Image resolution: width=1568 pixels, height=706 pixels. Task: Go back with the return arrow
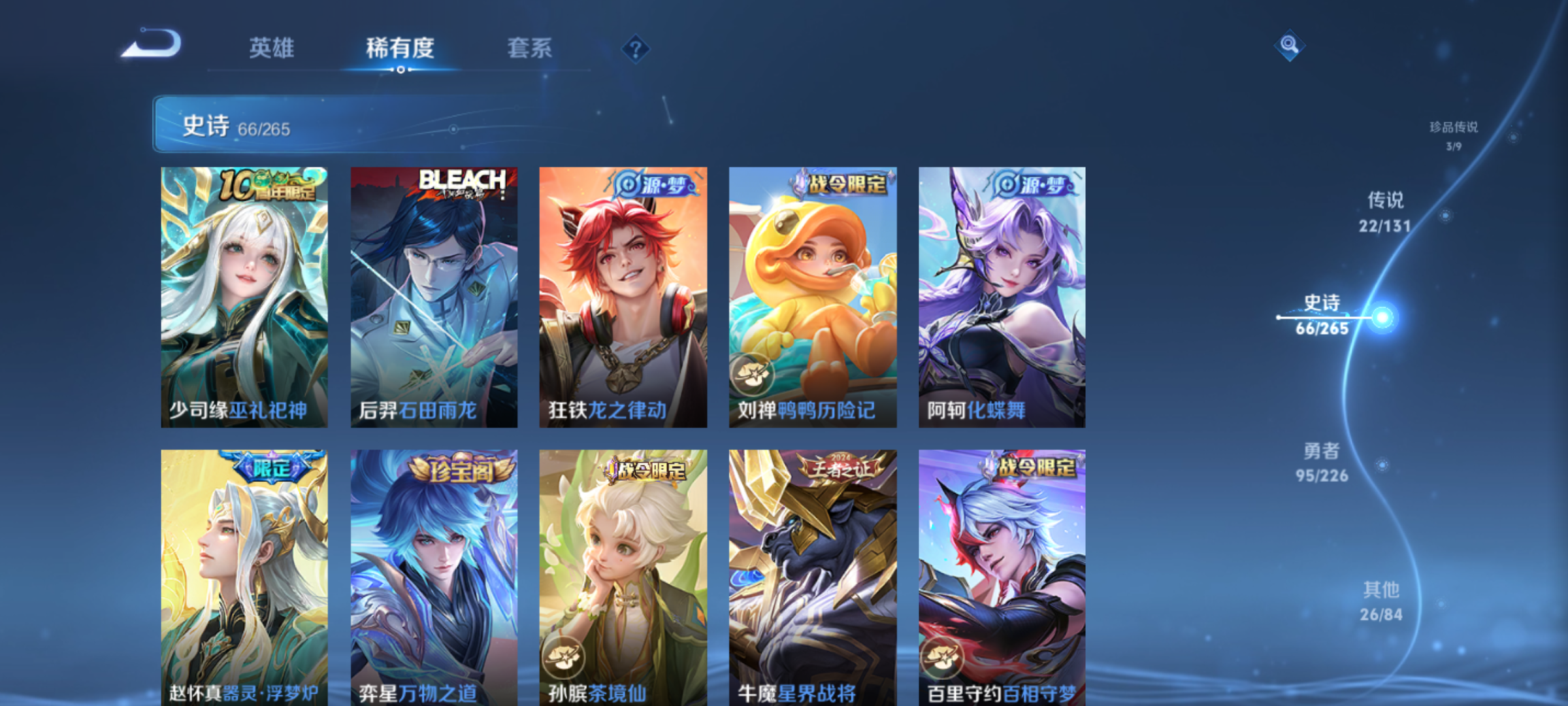click(152, 44)
